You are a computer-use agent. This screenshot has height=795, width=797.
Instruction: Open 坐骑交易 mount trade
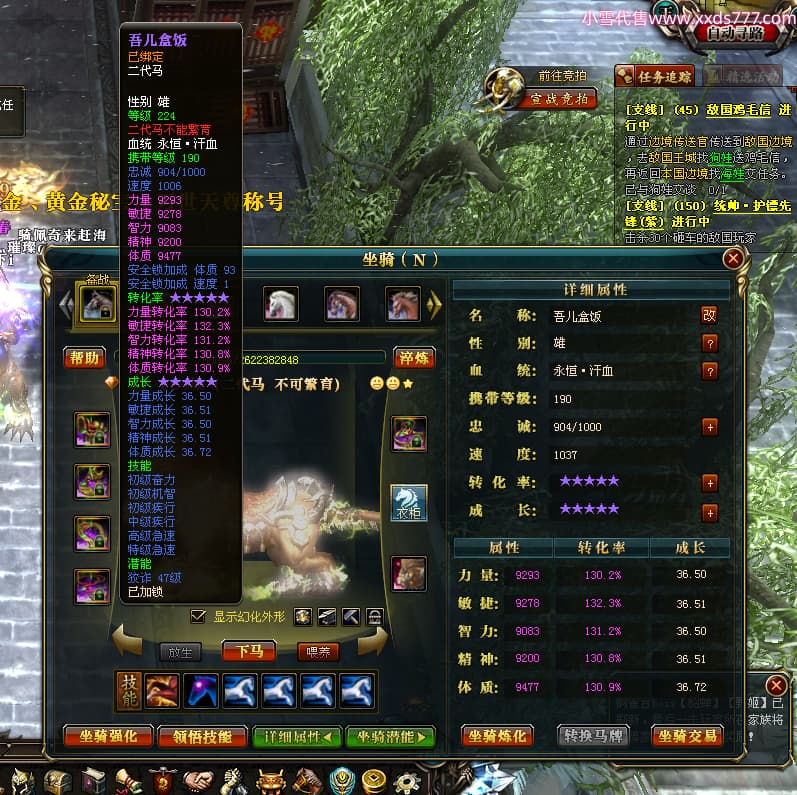tap(687, 737)
